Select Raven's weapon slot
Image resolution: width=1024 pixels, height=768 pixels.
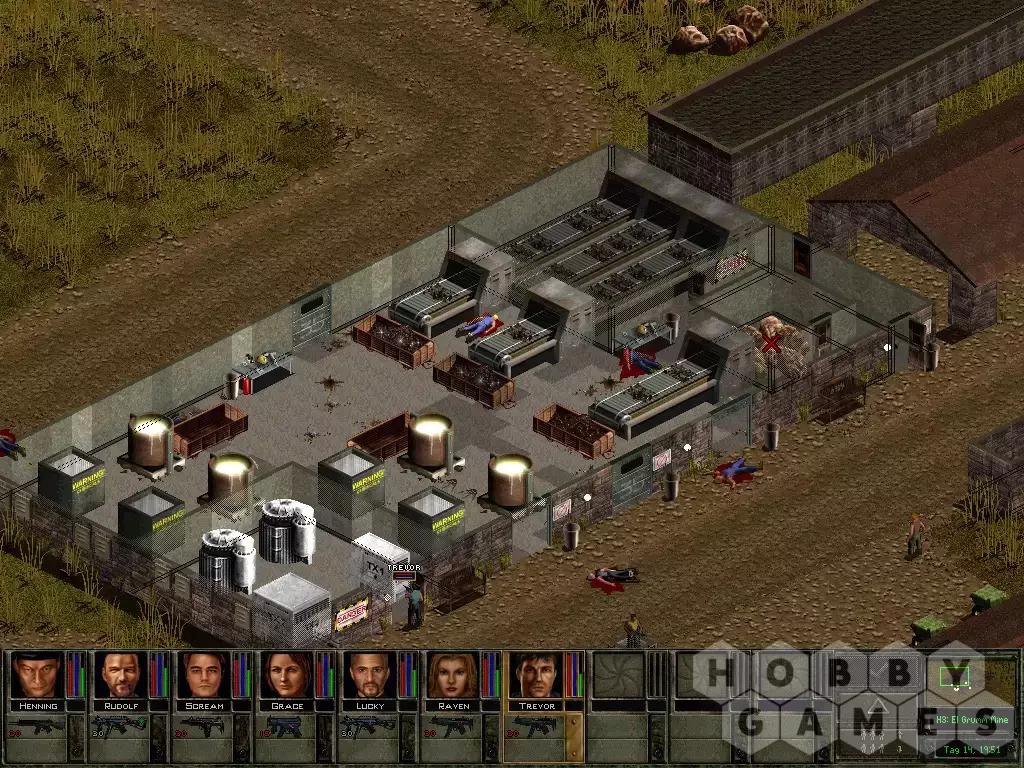(x=453, y=727)
